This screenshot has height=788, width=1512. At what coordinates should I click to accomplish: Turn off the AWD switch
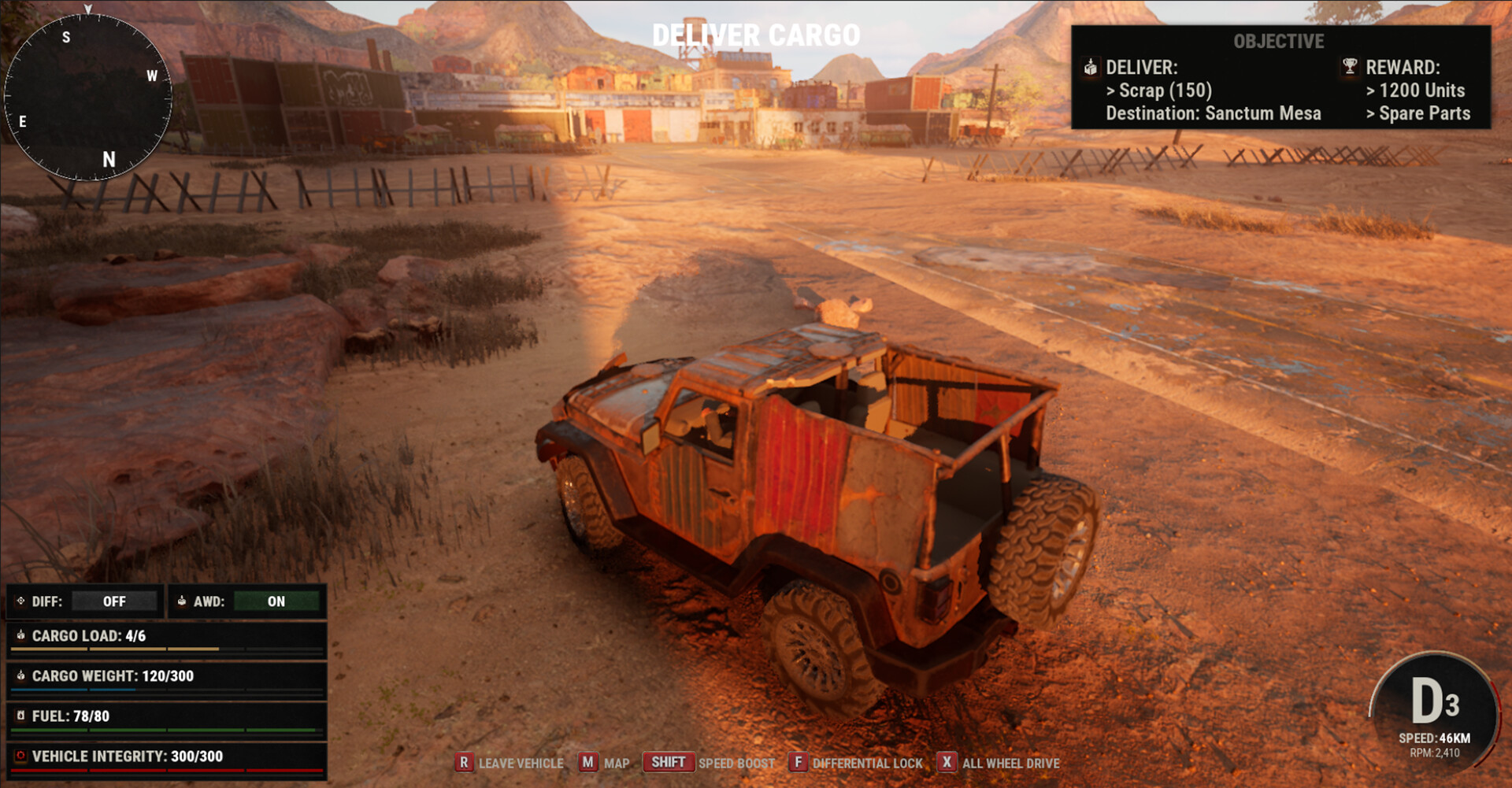276,601
